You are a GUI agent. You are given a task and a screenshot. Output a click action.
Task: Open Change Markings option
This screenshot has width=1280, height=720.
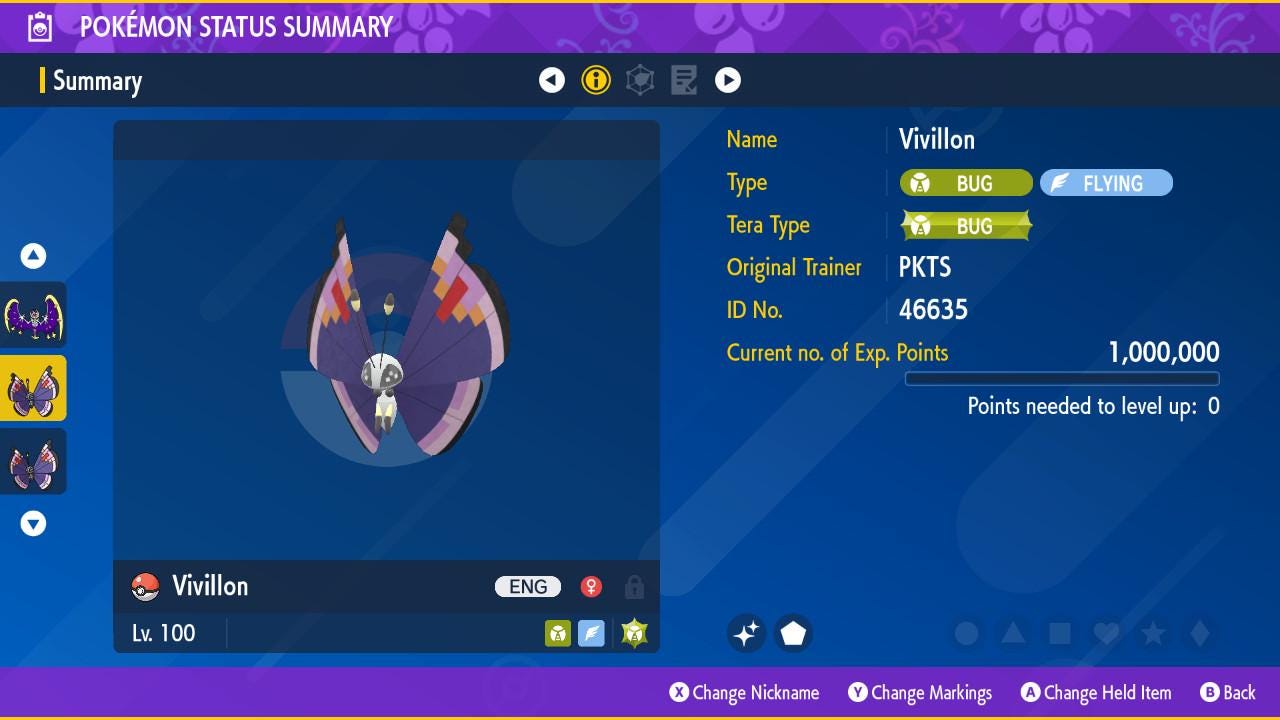click(920, 693)
